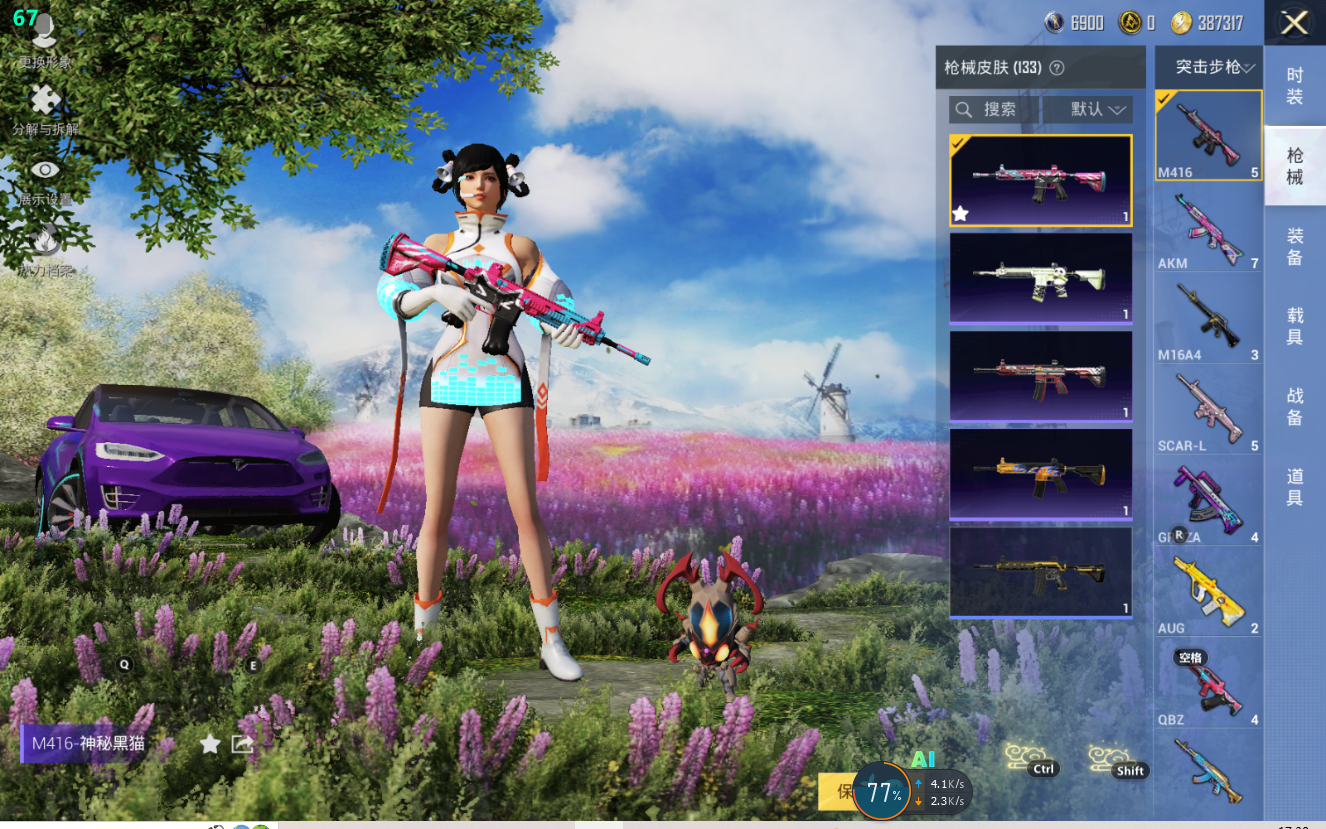Switch to the 道具 (items) tab
Screen dimensions: 1326x829
pos(1295,487)
